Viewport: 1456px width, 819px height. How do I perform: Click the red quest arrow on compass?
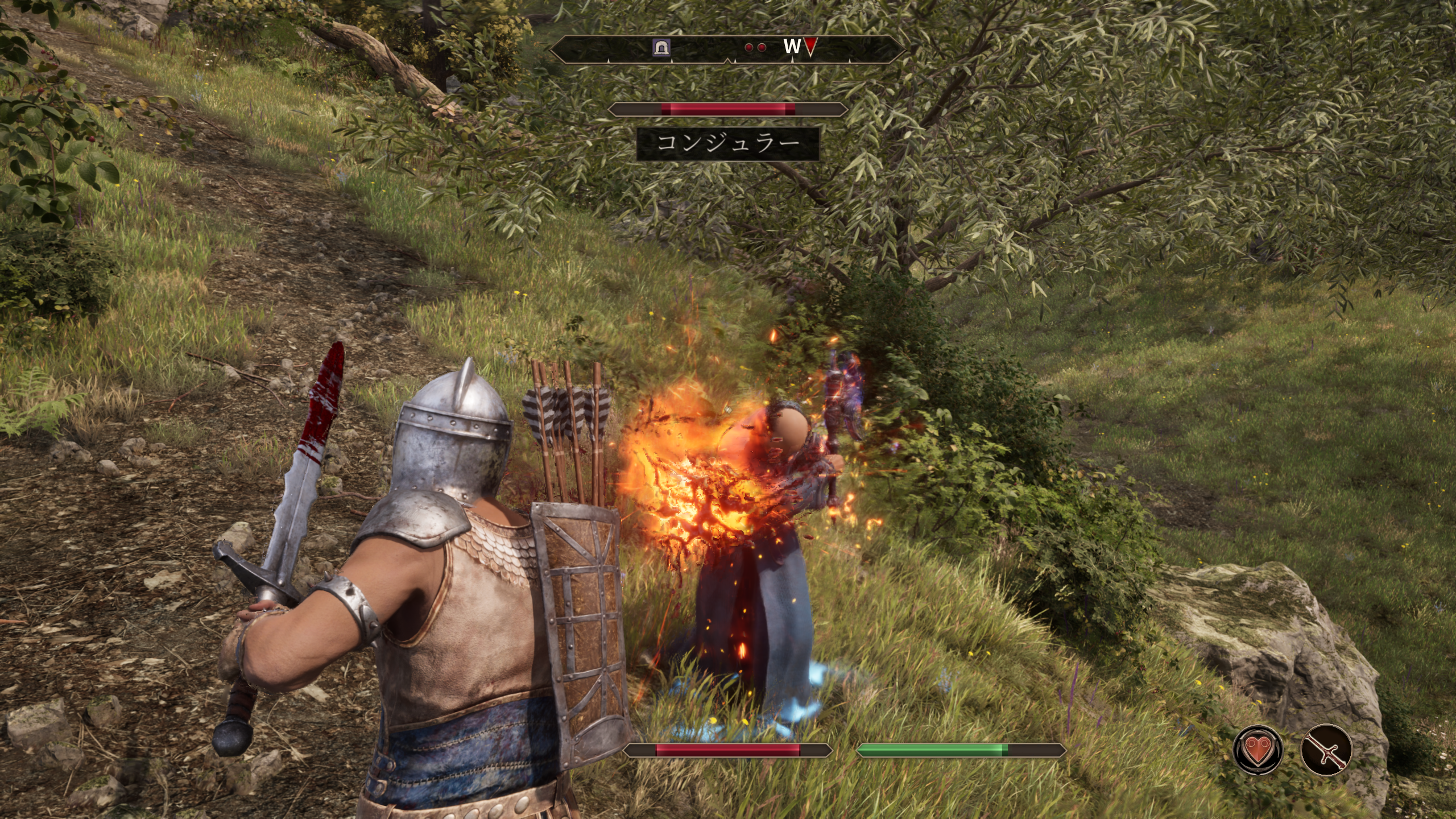click(810, 47)
